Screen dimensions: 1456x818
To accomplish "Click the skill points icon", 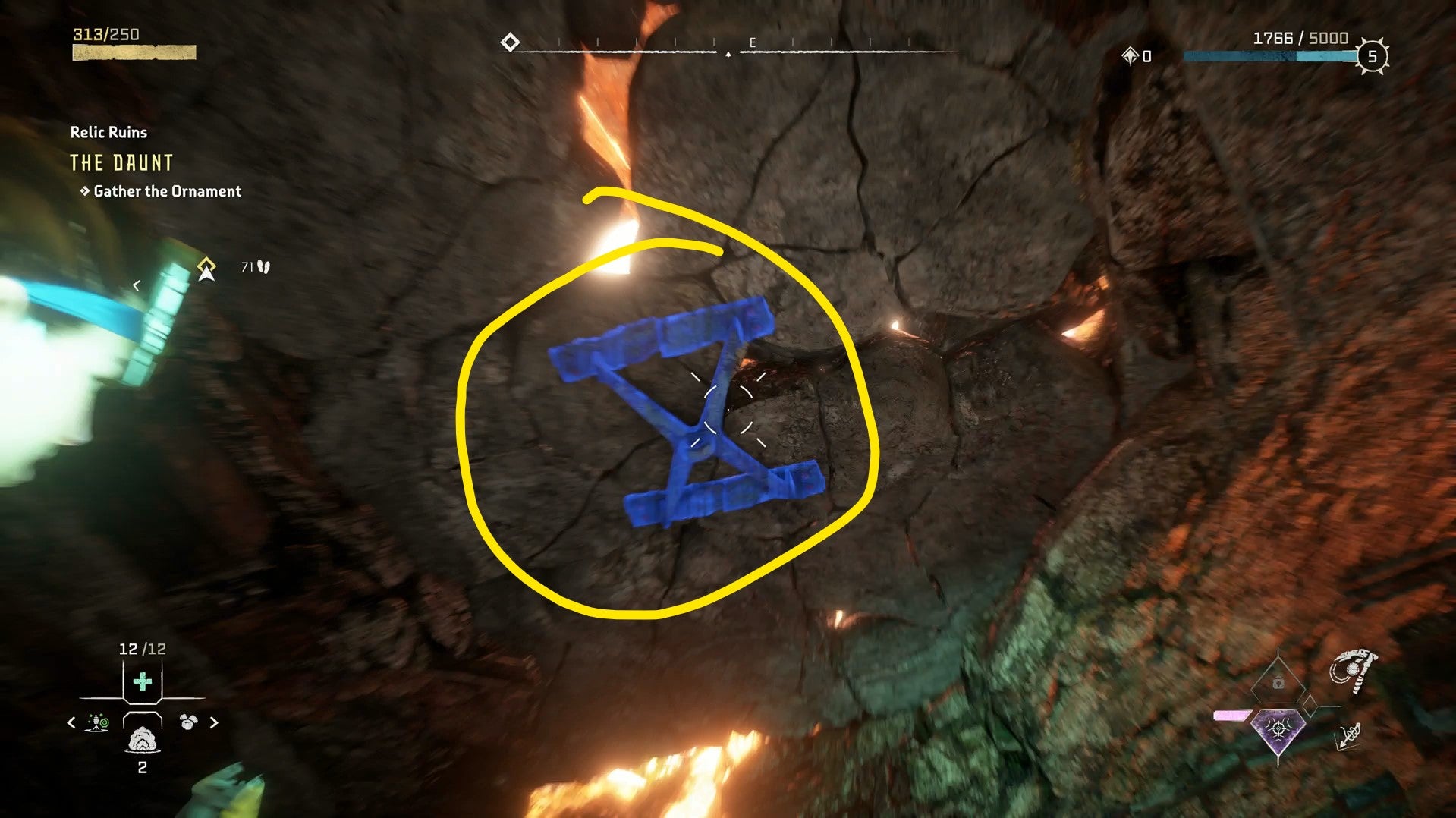I will (x=1131, y=55).
